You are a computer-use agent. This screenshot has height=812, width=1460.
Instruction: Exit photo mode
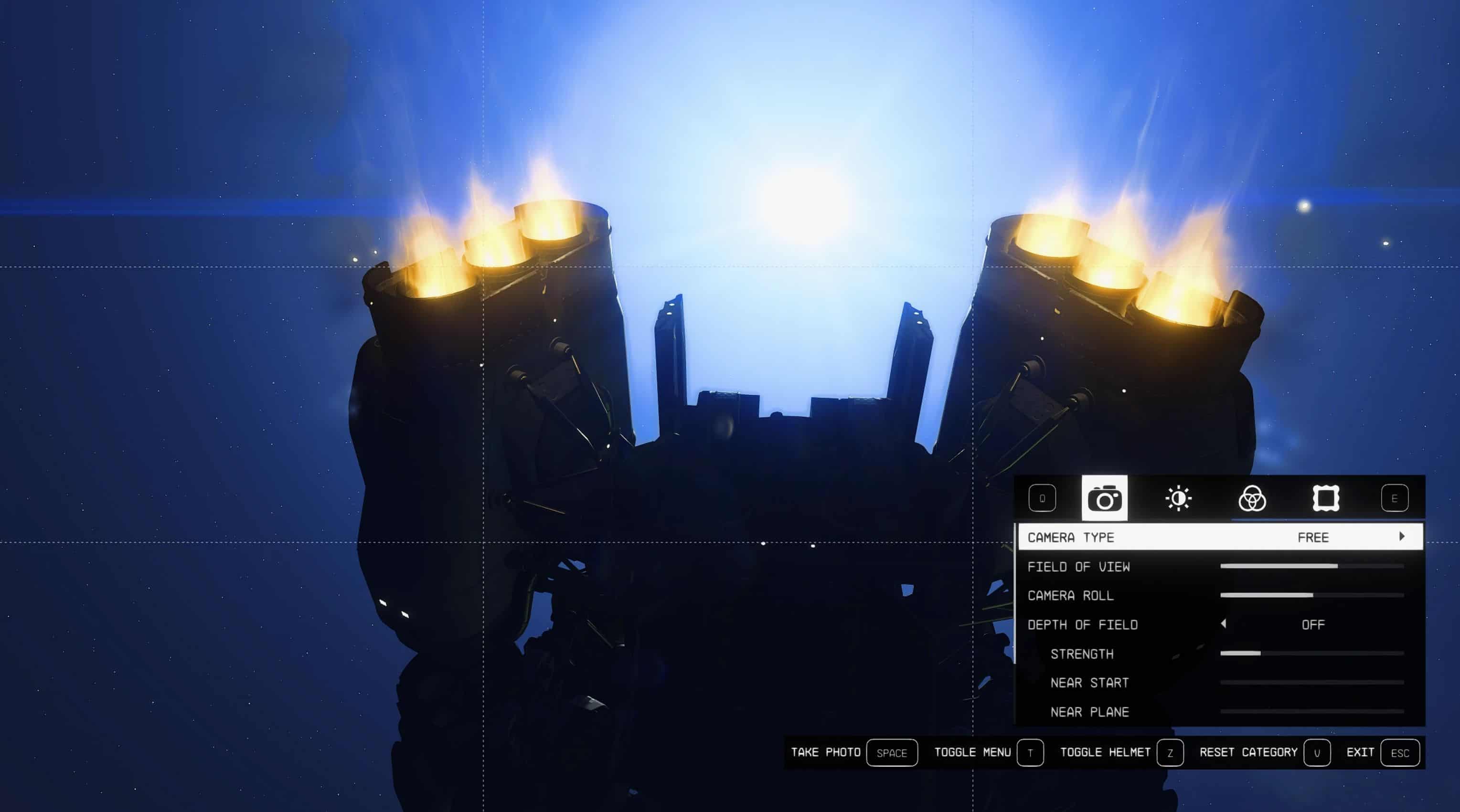point(1399,753)
